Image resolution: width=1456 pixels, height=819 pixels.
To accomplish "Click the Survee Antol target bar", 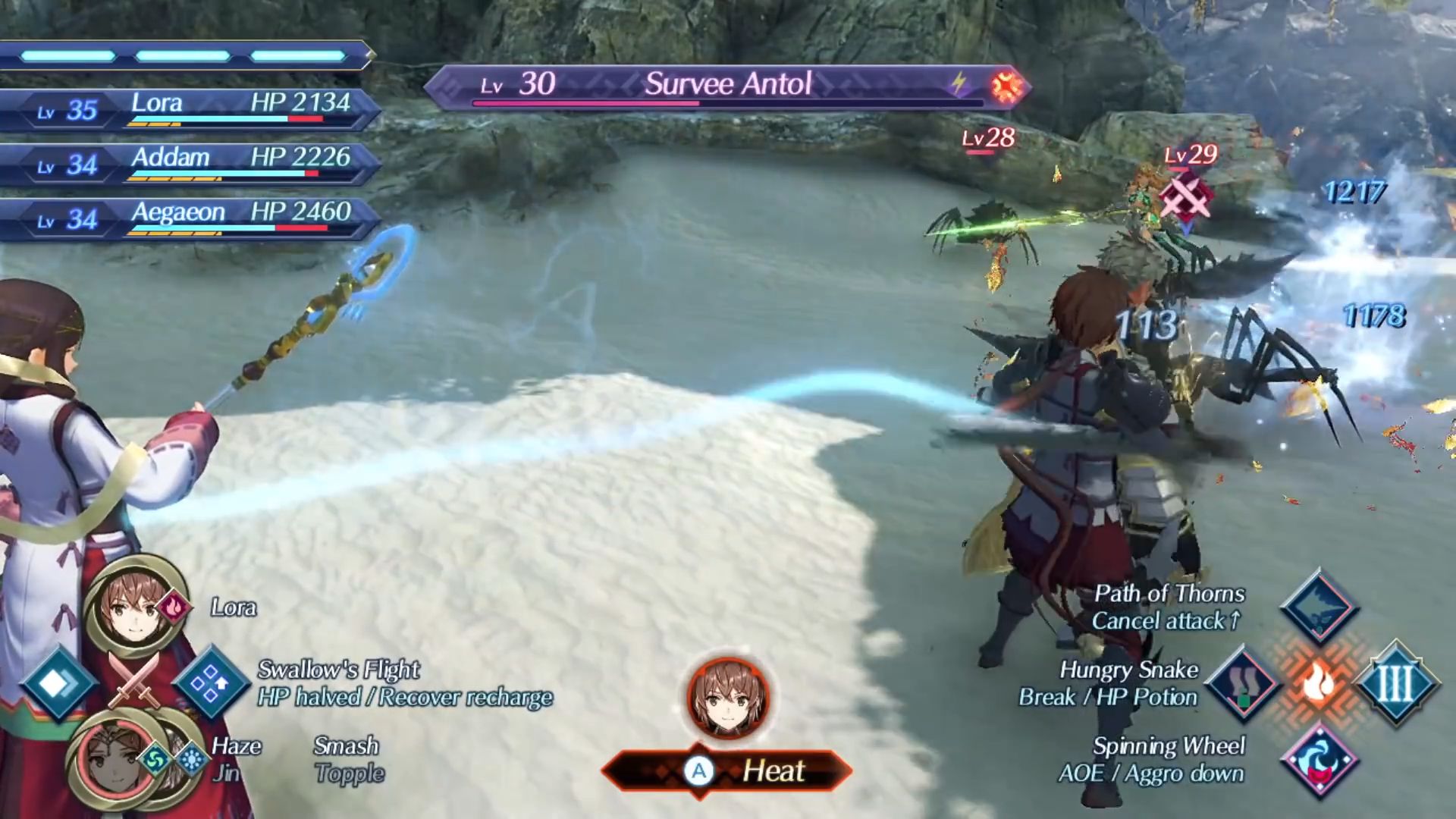I will tap(726, 86).
